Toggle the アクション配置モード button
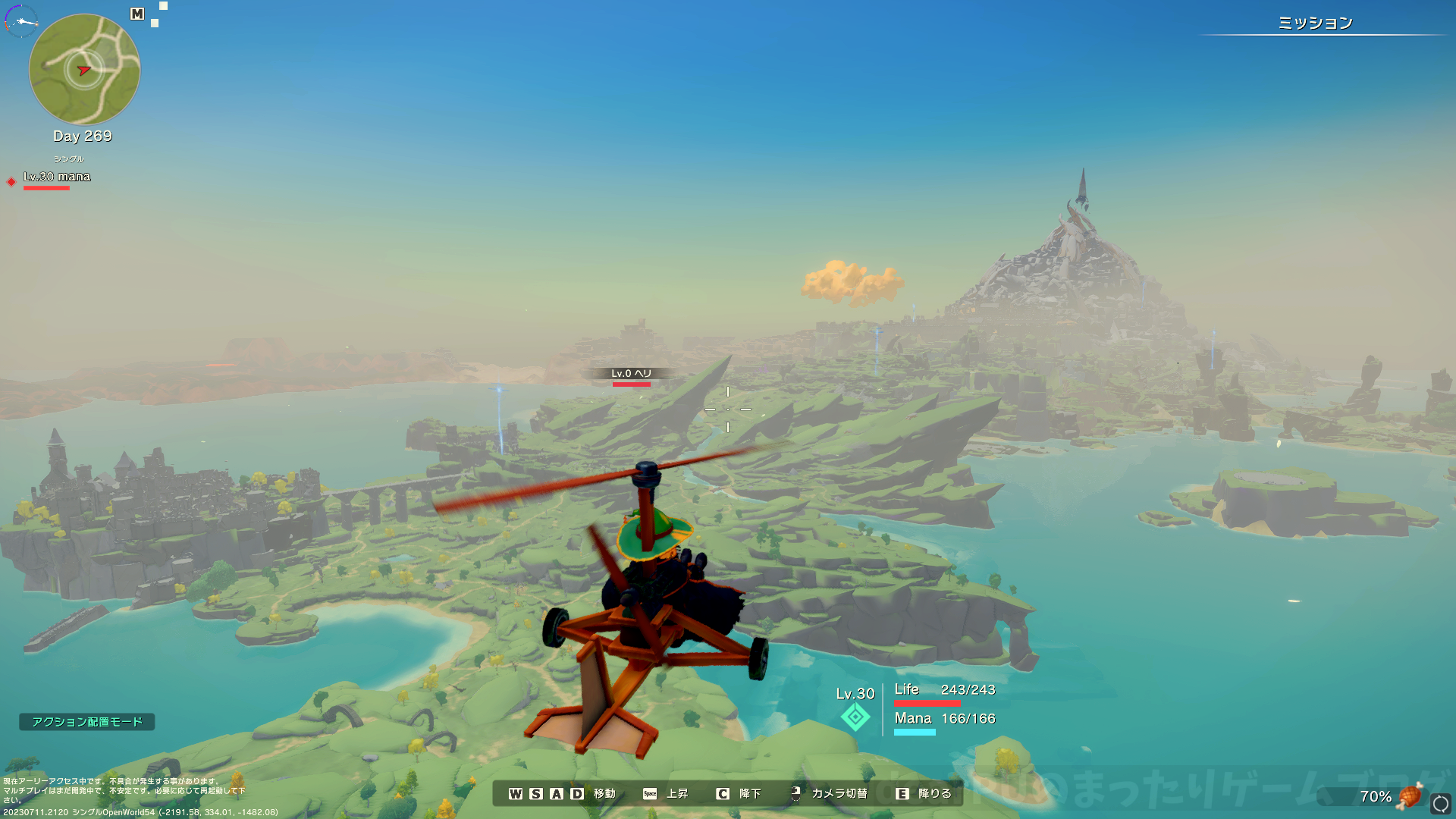Image resolution: width=1456 pixels, height=819 pixels. click(87, 722)
